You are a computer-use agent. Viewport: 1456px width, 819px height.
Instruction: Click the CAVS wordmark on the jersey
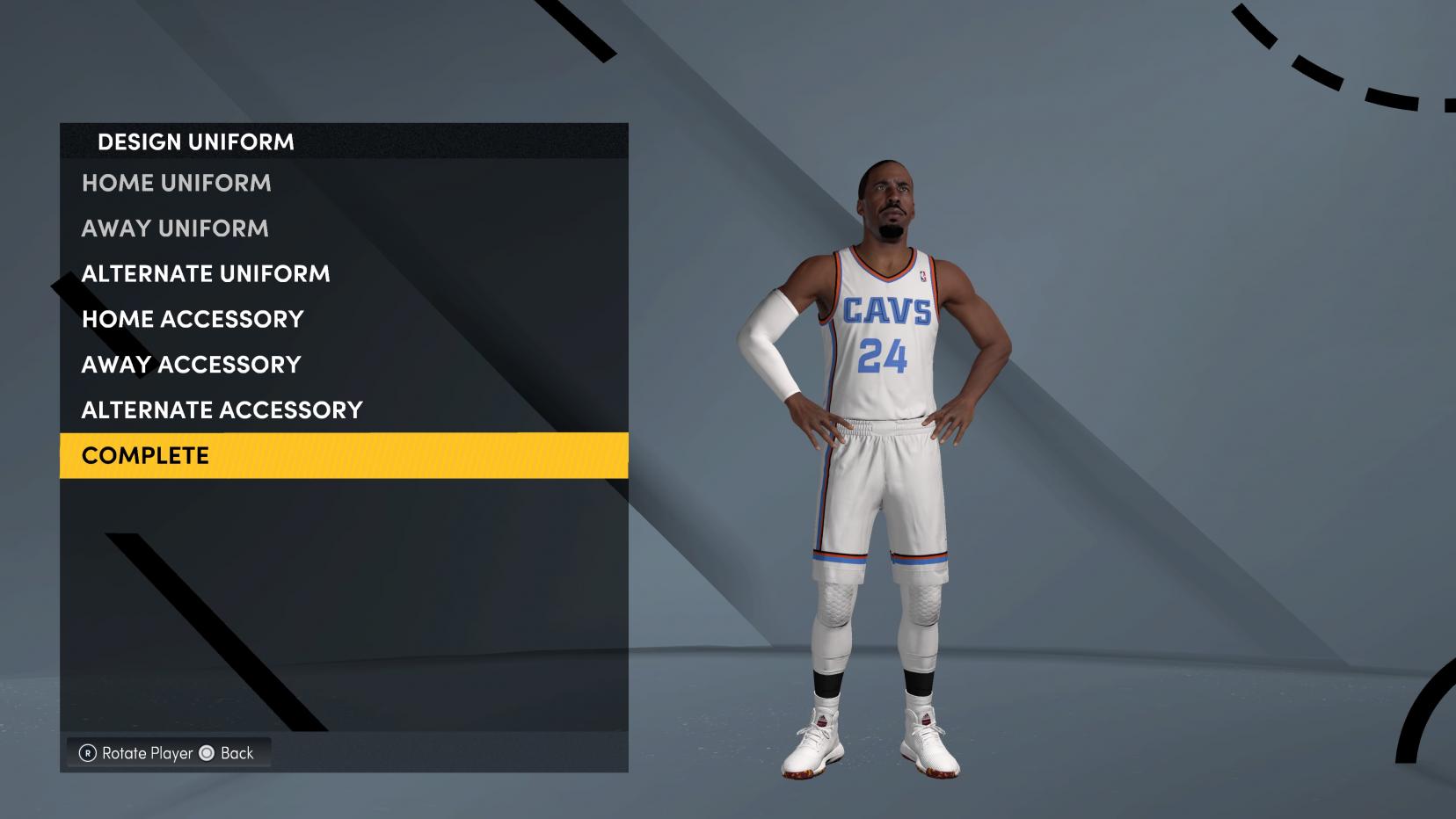point(888,309)
